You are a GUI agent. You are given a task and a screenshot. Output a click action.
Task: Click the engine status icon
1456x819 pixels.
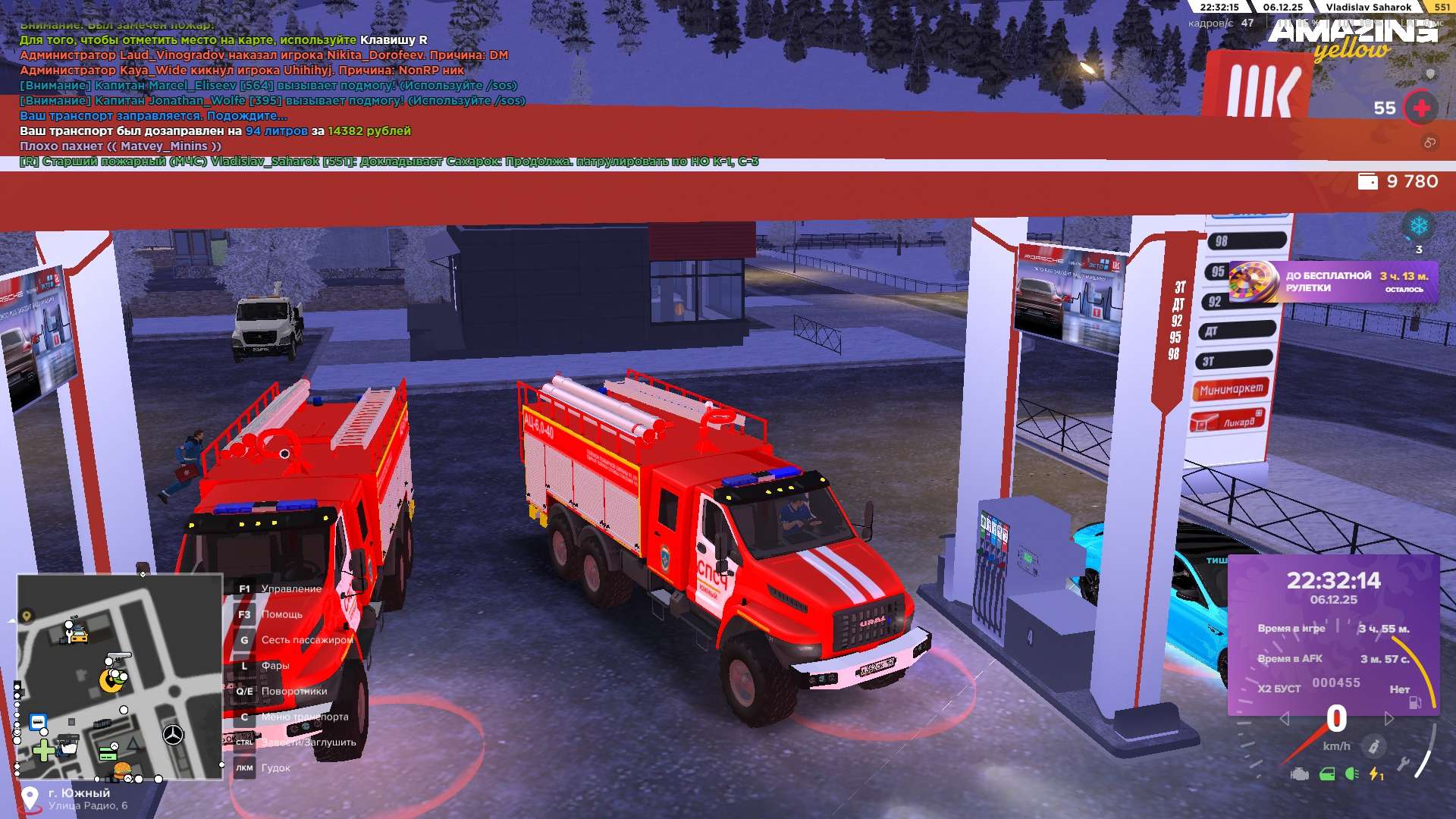tap(1300, 774)
